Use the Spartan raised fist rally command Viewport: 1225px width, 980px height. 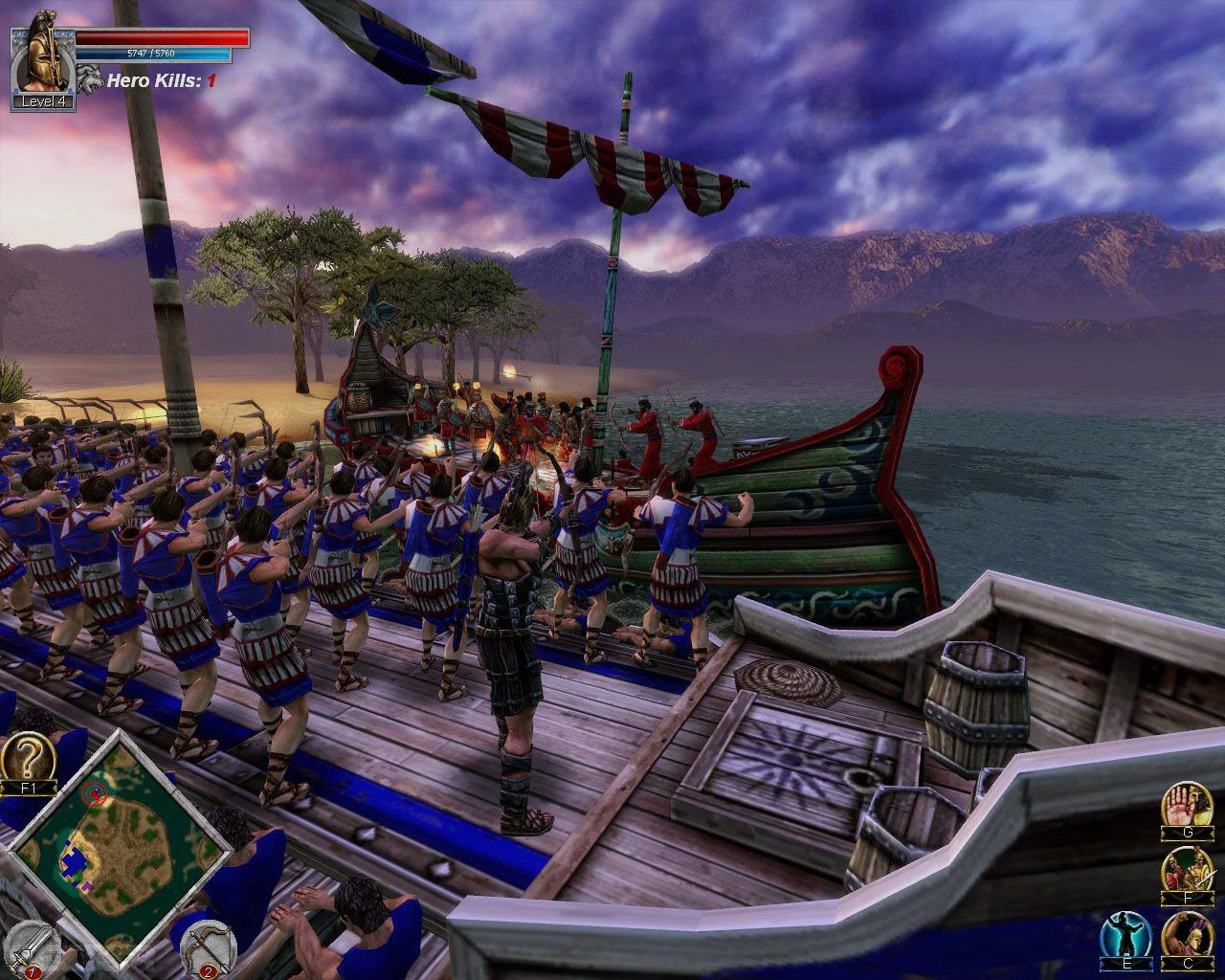pyautogui.click(x=1185, y=937)
